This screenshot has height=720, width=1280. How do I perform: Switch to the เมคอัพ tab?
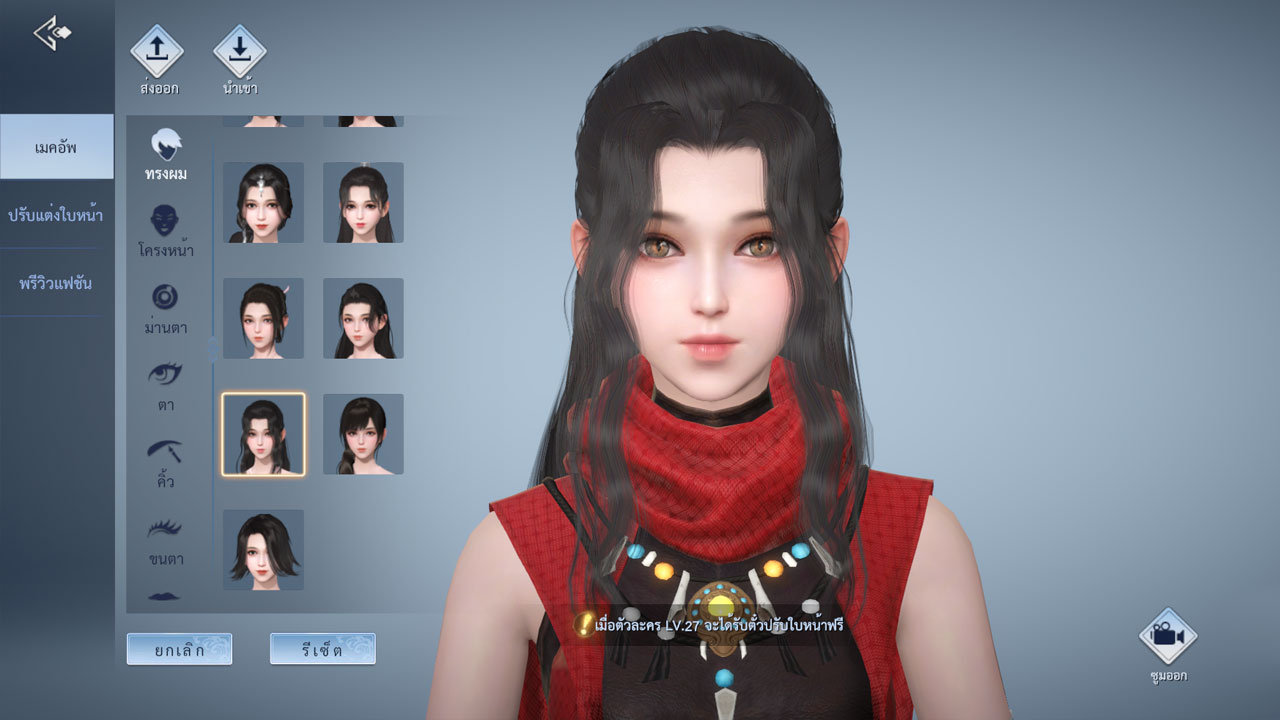(57, 147)
